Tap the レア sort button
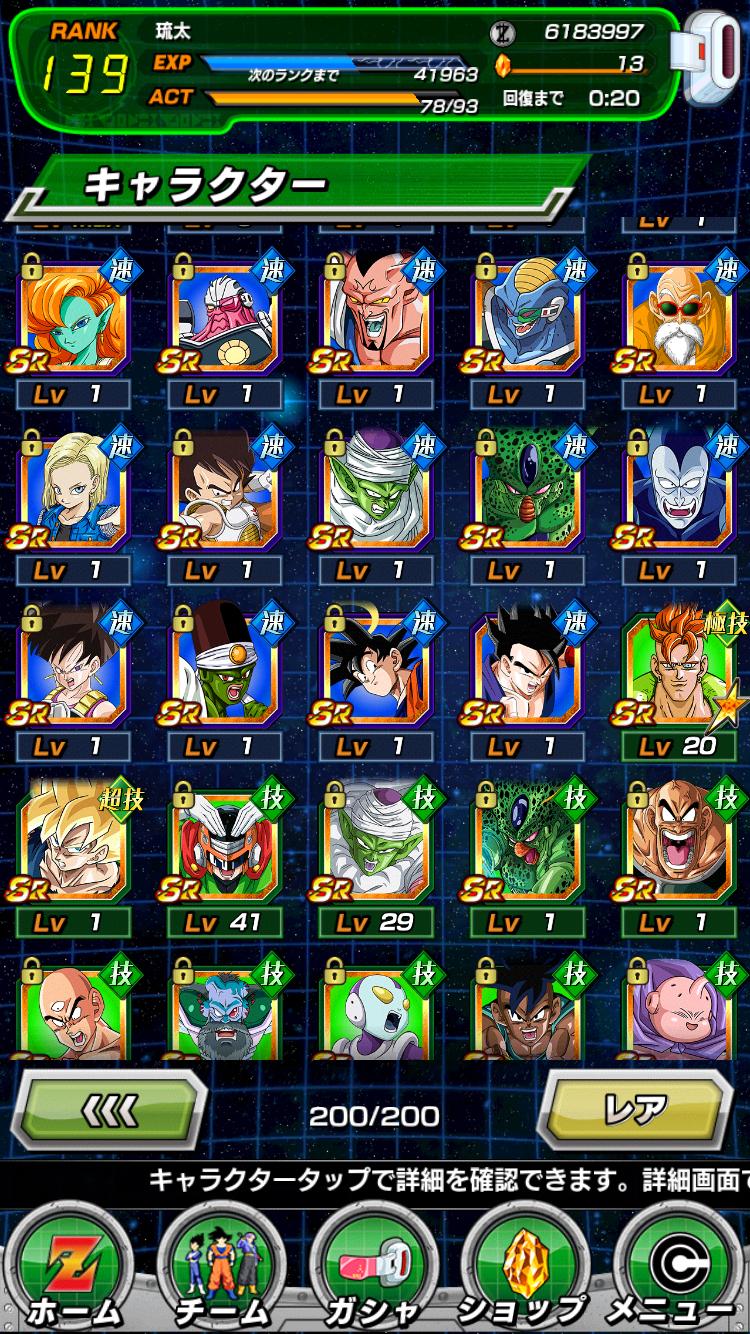Image resolution: width=750 pixels, height=1334 pixels. pos(635,1110)
